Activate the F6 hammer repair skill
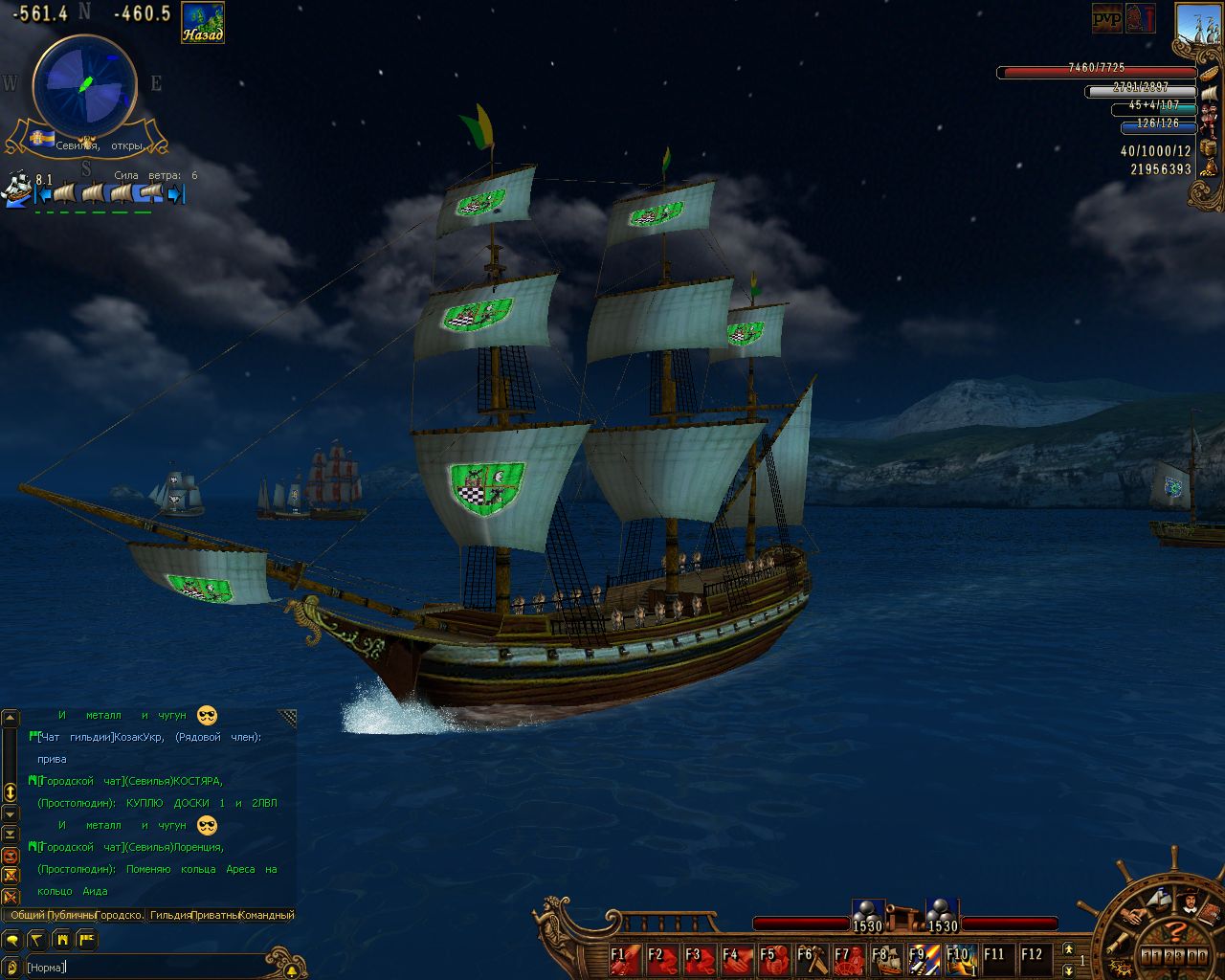The height and width of the screenshot is (980, 1225). pyautogui.click(x=811, y=958)
